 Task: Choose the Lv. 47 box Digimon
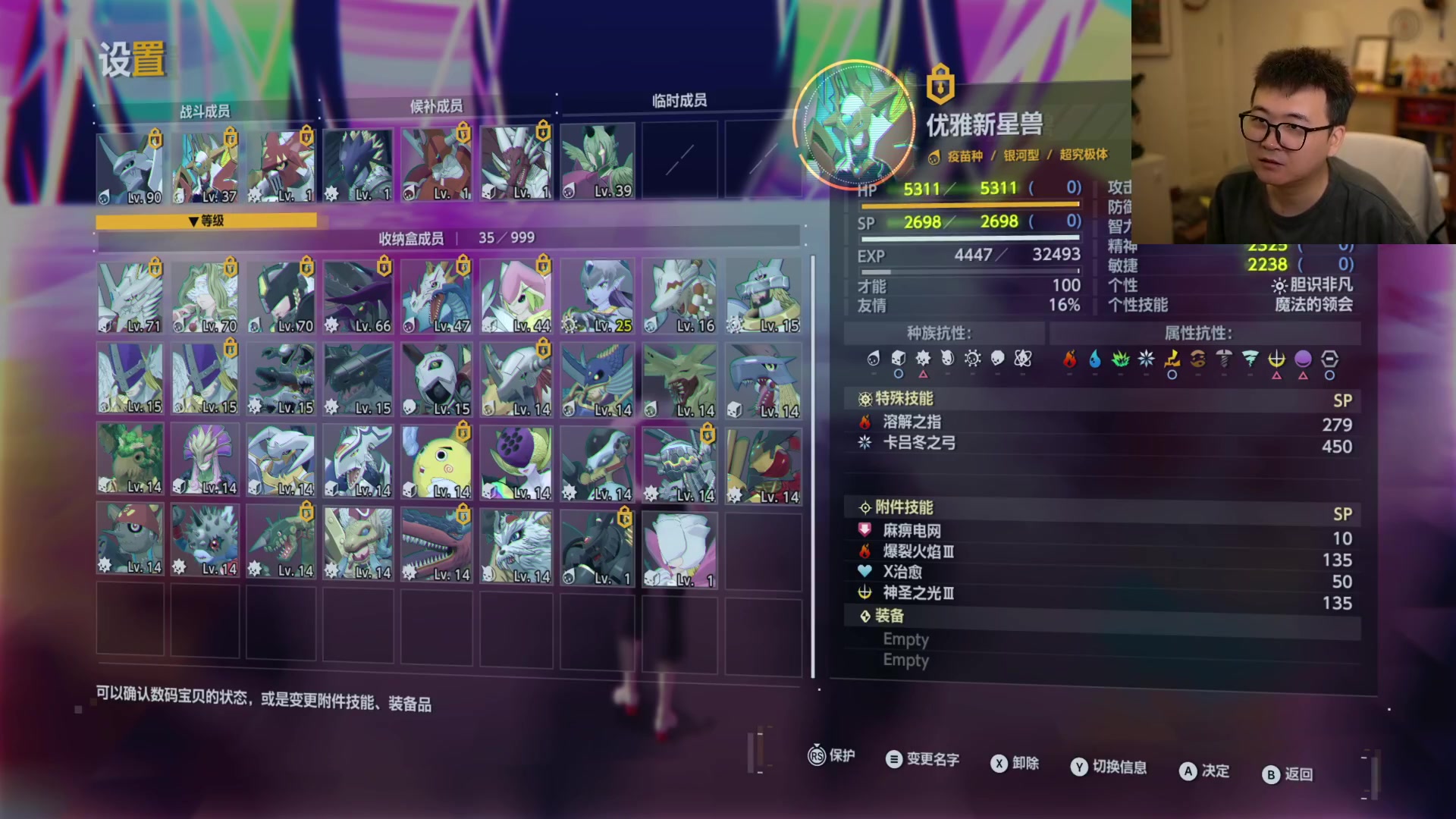coord(437,297)
